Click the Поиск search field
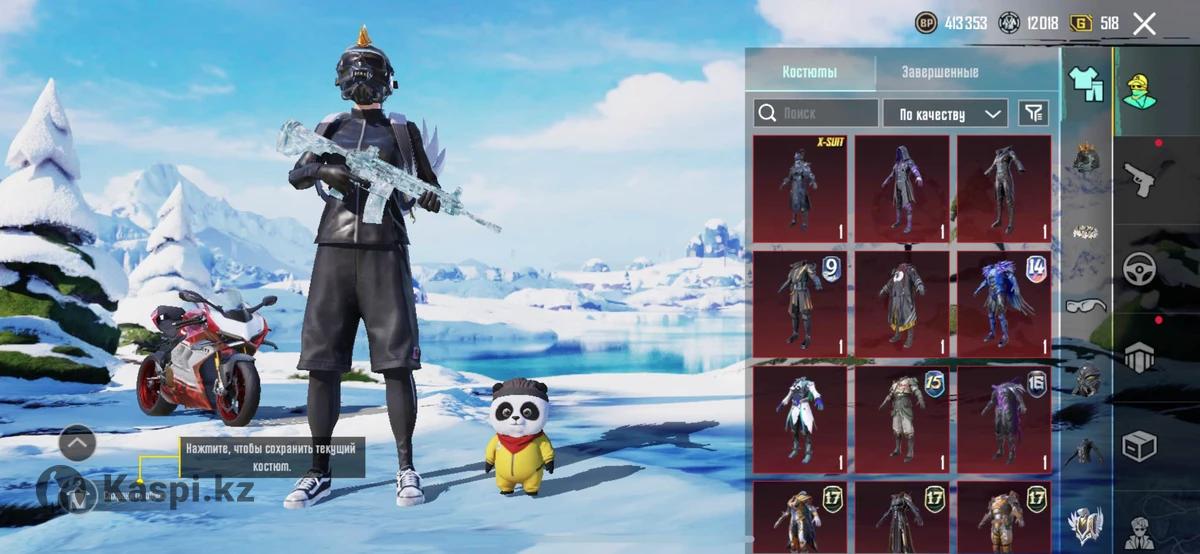Image resolution: width=1200 pixels, height=554 pixels. pos(816,113)
